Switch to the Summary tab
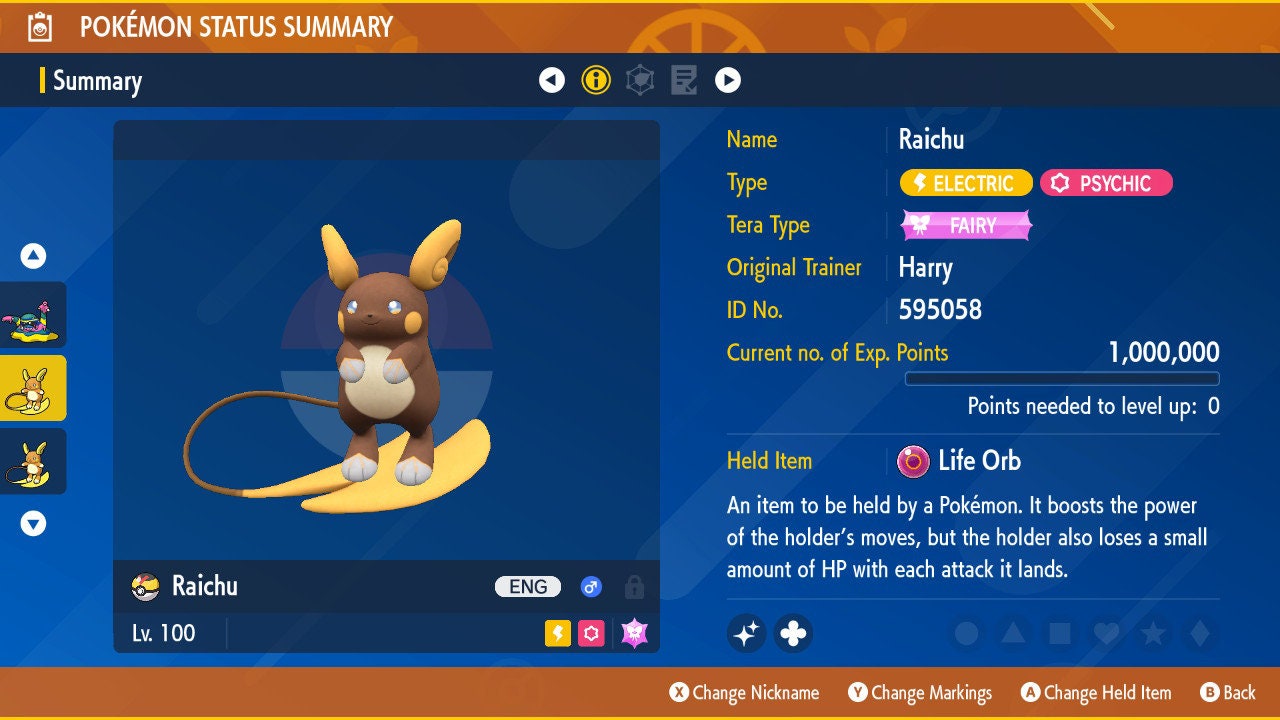Screen dimensions: 1280x720 pyautogui.click(x=97, y=81)
